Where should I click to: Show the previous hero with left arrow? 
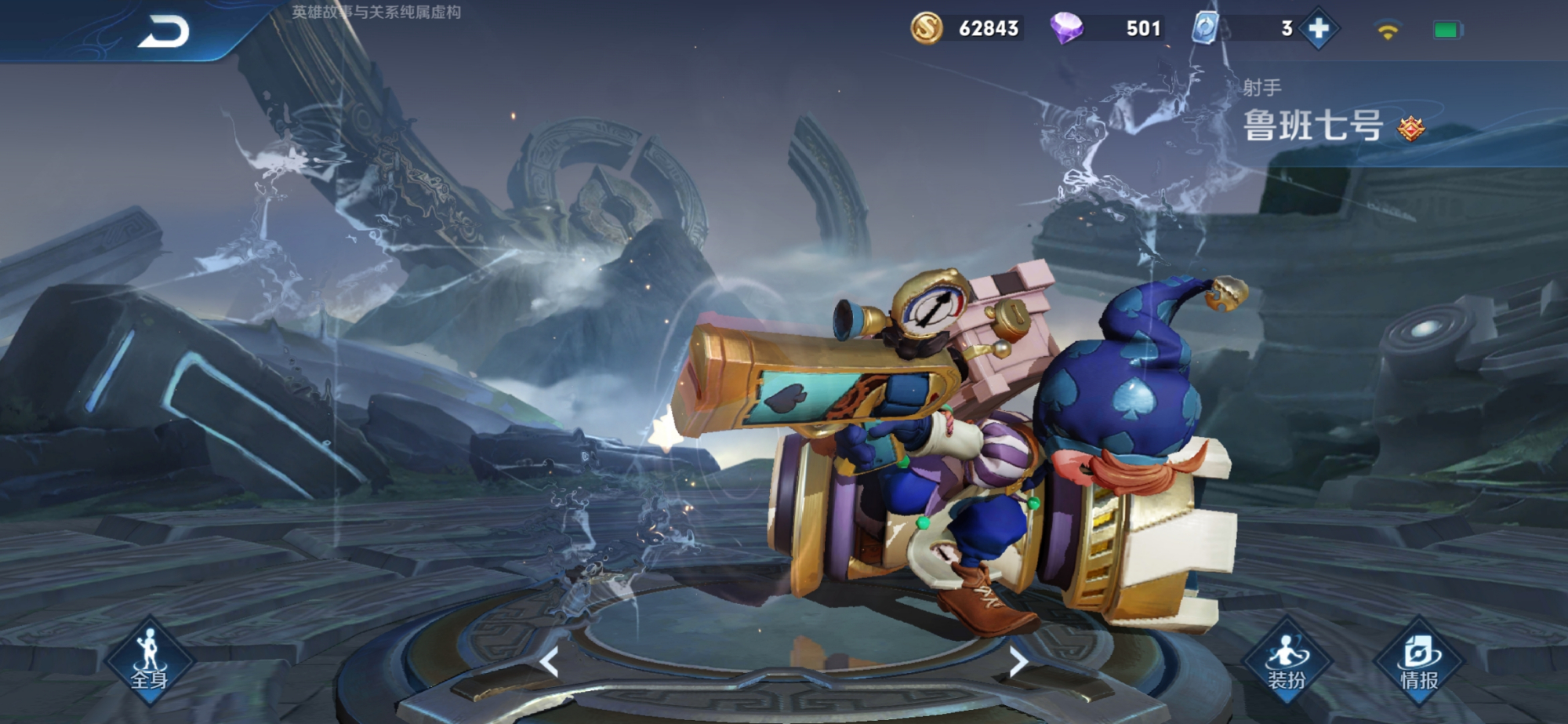coord(550,663)
